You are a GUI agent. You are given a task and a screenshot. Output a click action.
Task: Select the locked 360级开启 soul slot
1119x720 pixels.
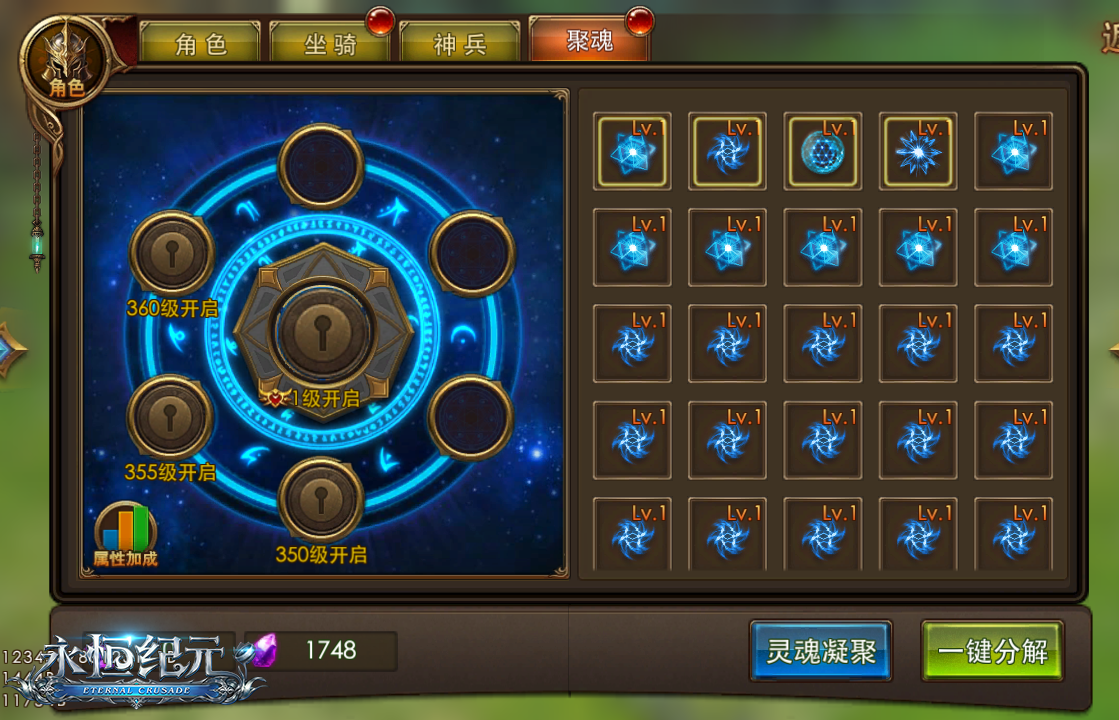[172, 252]
